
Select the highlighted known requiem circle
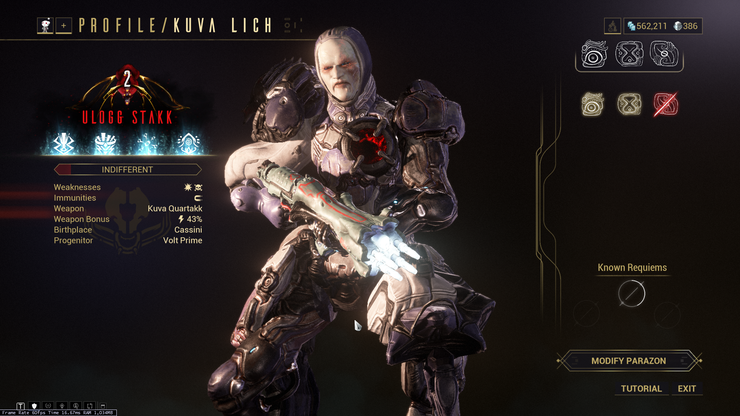pyautogui.click(x=632, y=293)
